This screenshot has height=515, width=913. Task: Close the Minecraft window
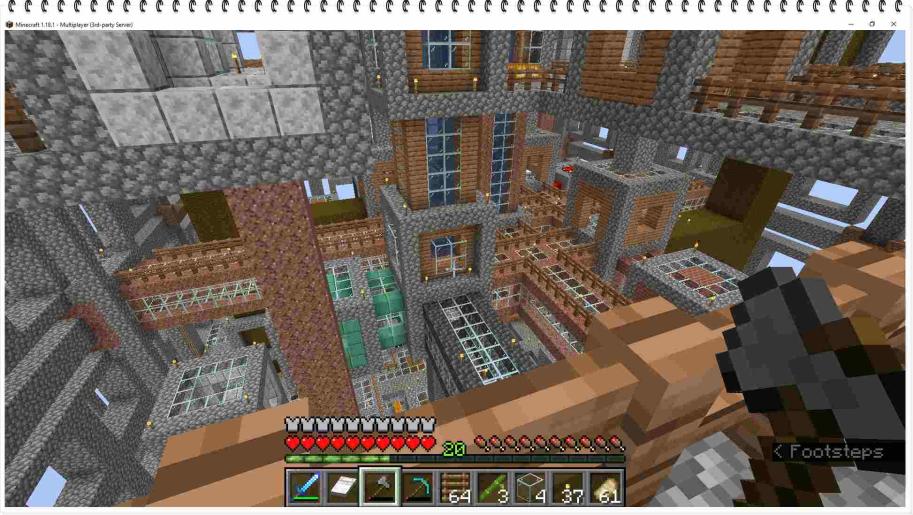pos(893,24)
